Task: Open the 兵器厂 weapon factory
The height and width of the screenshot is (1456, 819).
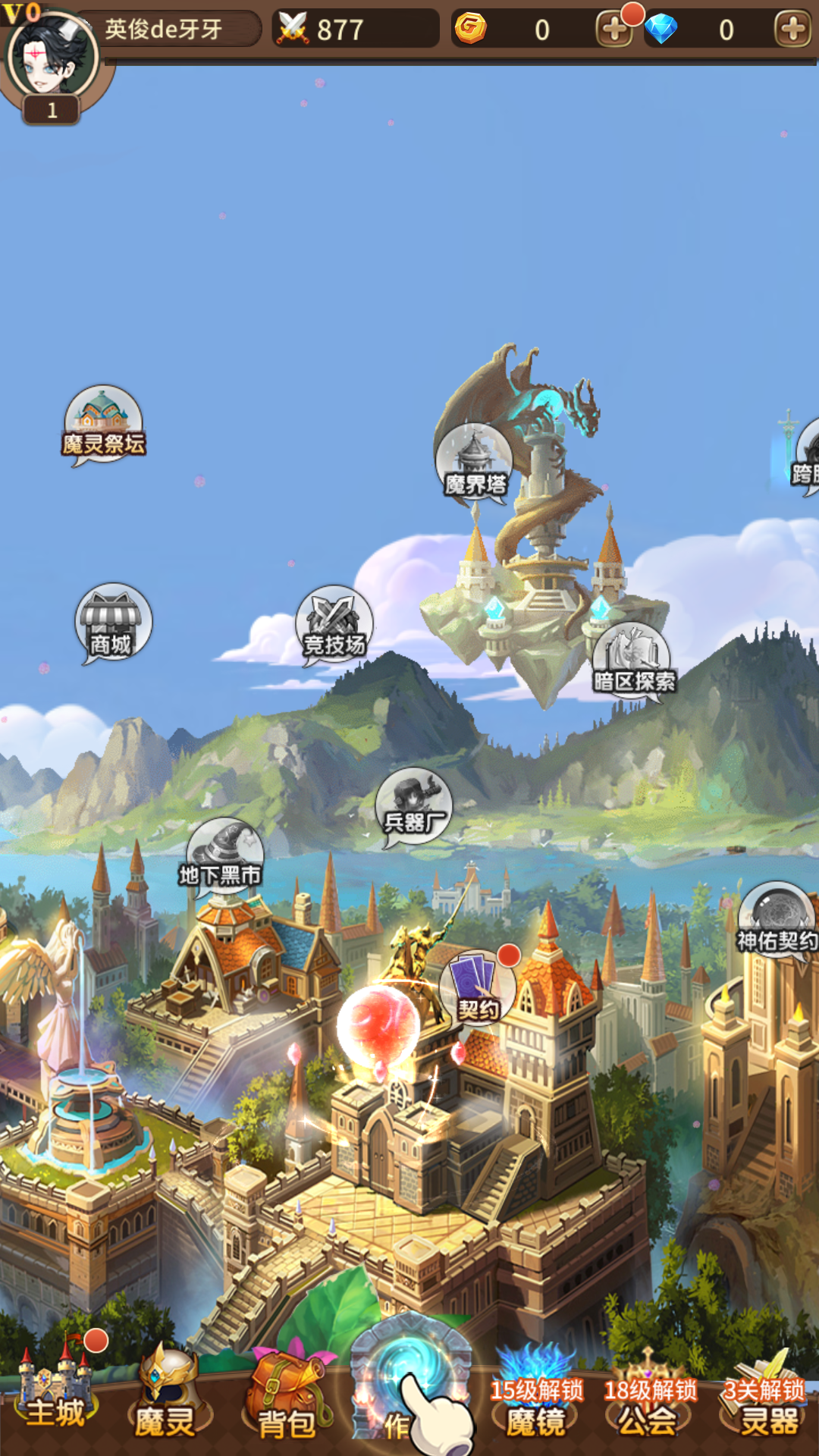Action: tap(414, 805)
